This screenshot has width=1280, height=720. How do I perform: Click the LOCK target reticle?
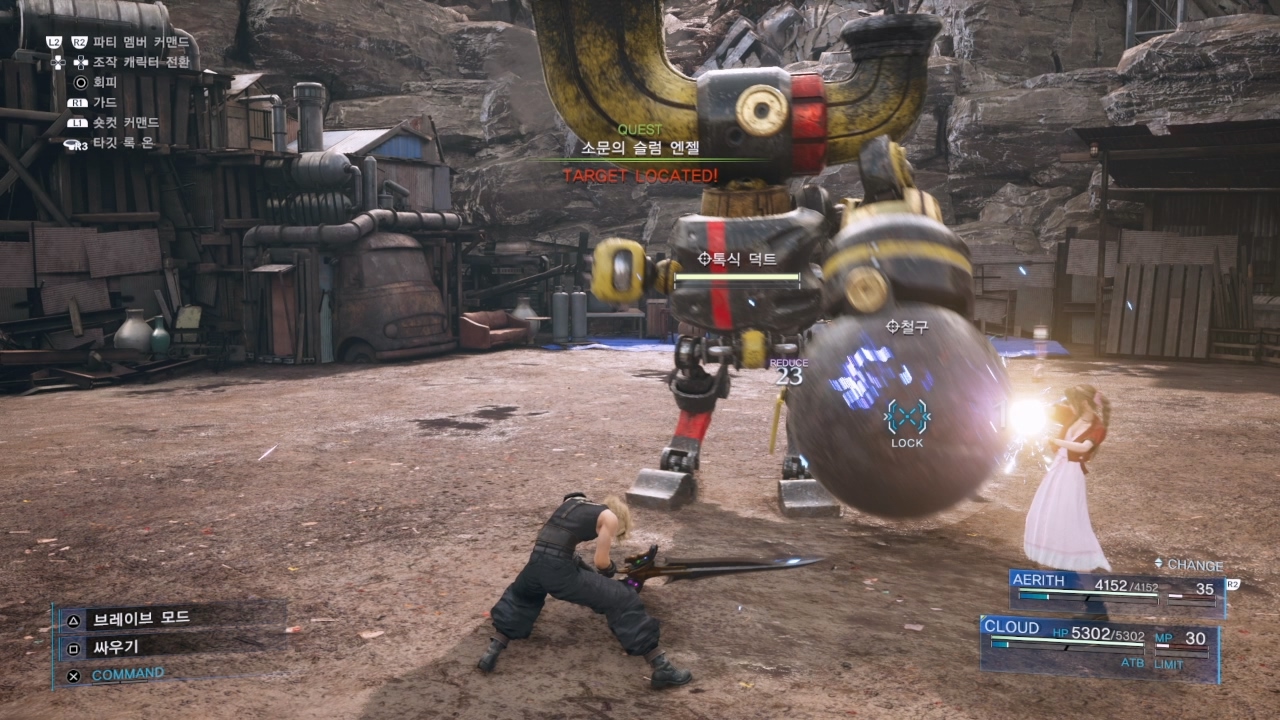907,418
